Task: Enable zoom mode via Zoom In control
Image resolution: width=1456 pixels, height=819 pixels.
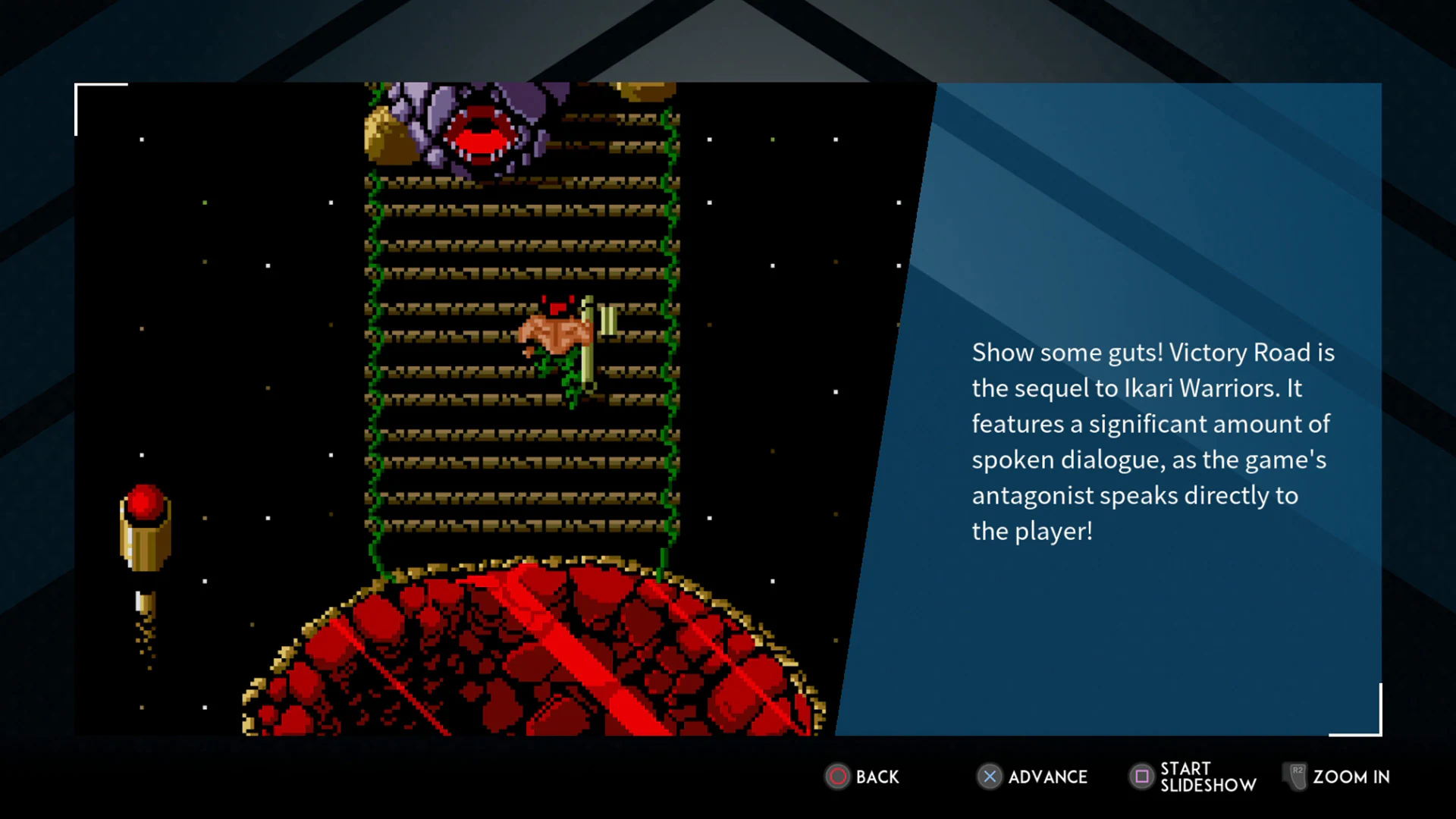Action: [1350, 777]
